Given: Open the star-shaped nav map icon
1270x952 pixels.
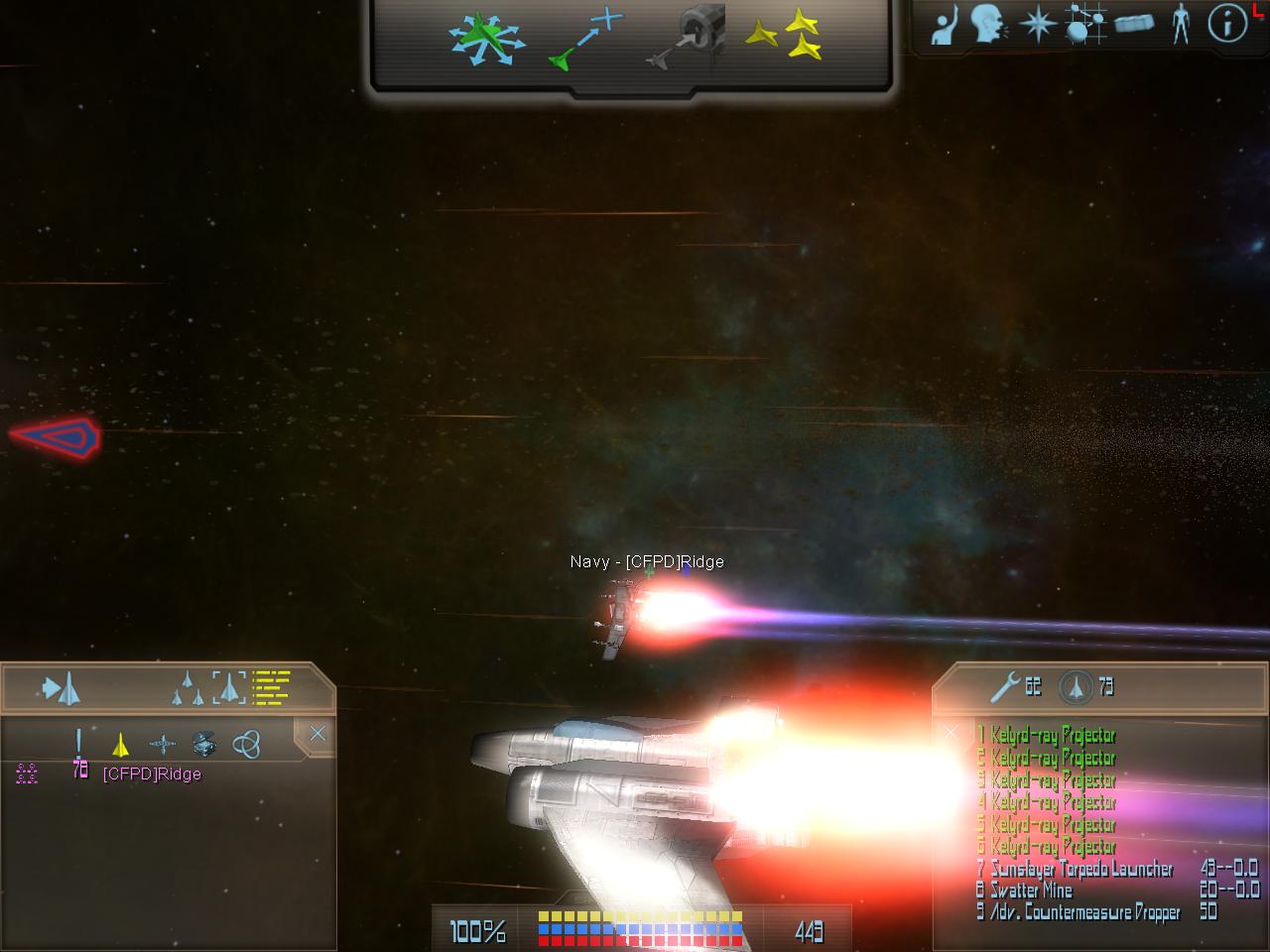Looking at the screenshot, I should pyautogui.click(x=1037, y=25).
